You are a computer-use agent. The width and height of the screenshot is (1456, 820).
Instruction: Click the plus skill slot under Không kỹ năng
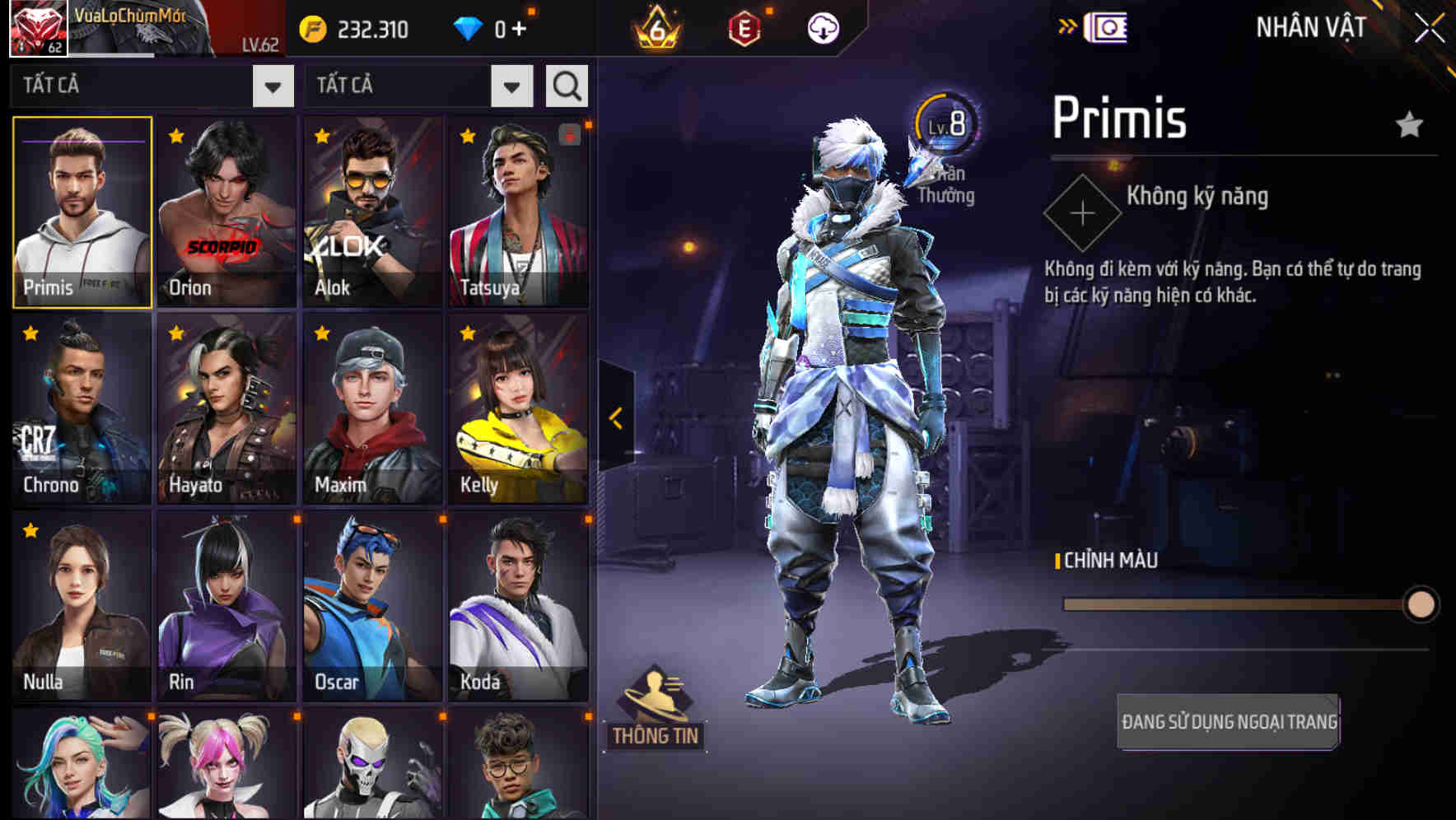tap(1081, 215)
